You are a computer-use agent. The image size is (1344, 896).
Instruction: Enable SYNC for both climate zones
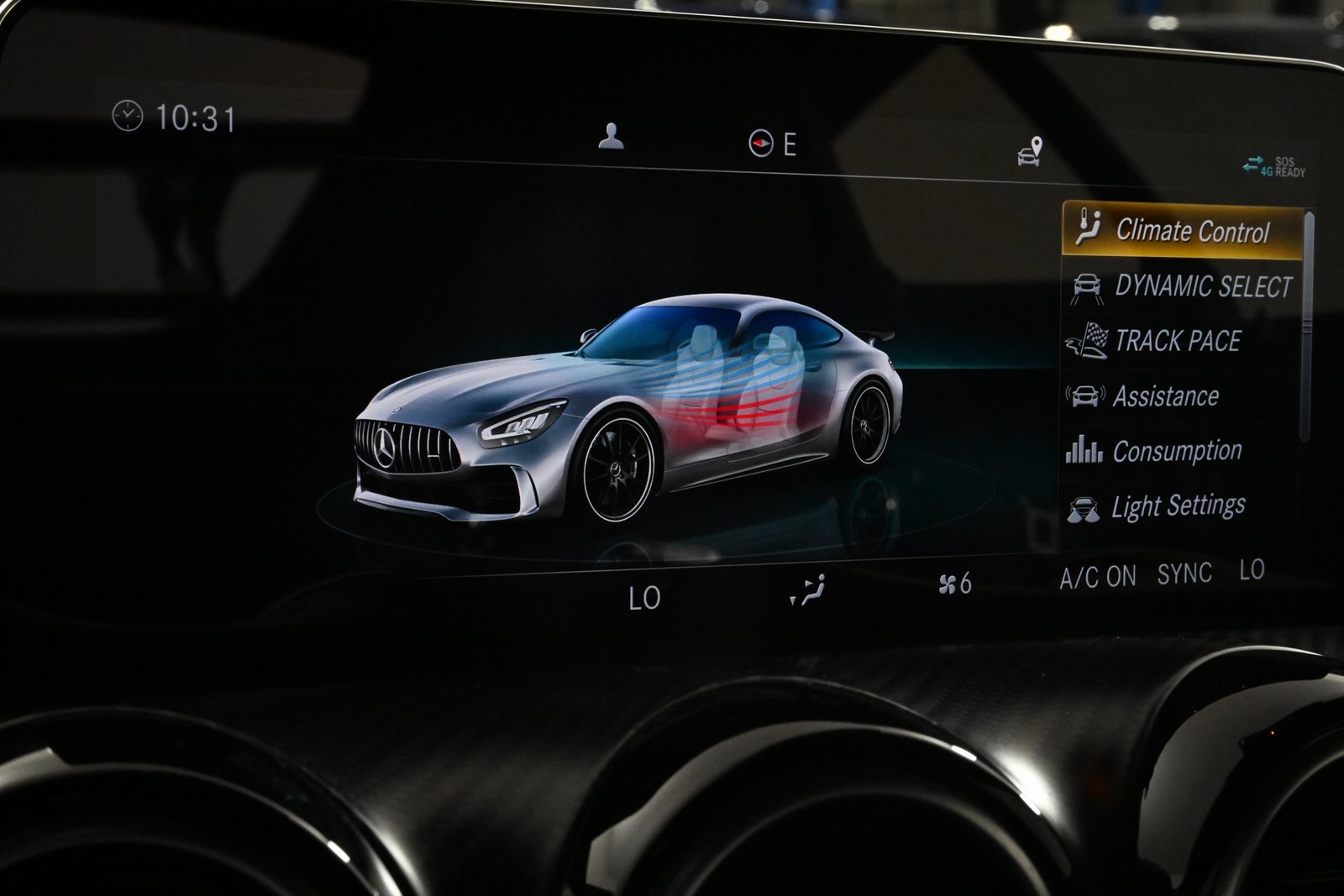[x=1186, y=574]
